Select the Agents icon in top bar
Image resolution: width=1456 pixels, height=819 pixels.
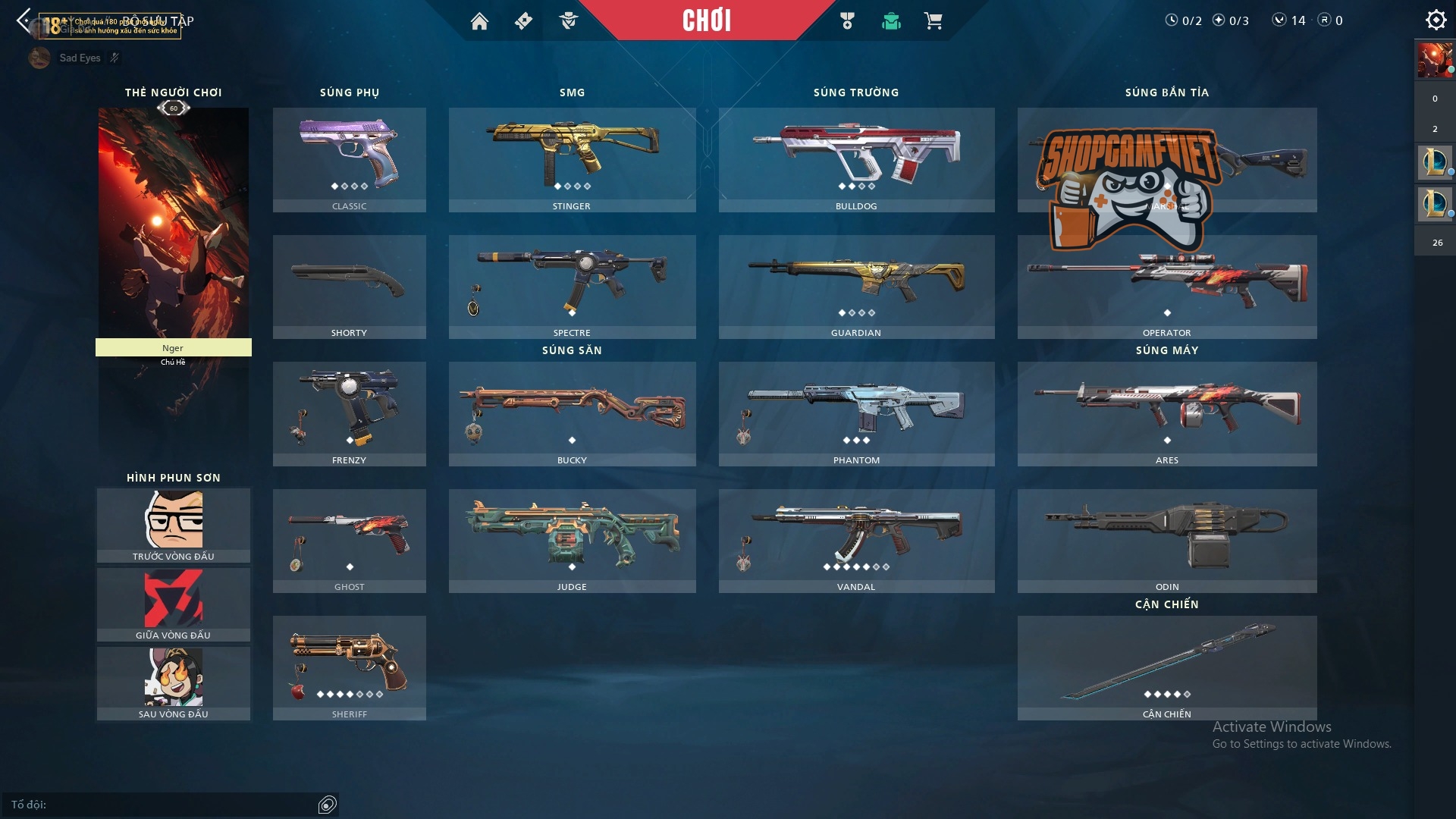(567, 22)
